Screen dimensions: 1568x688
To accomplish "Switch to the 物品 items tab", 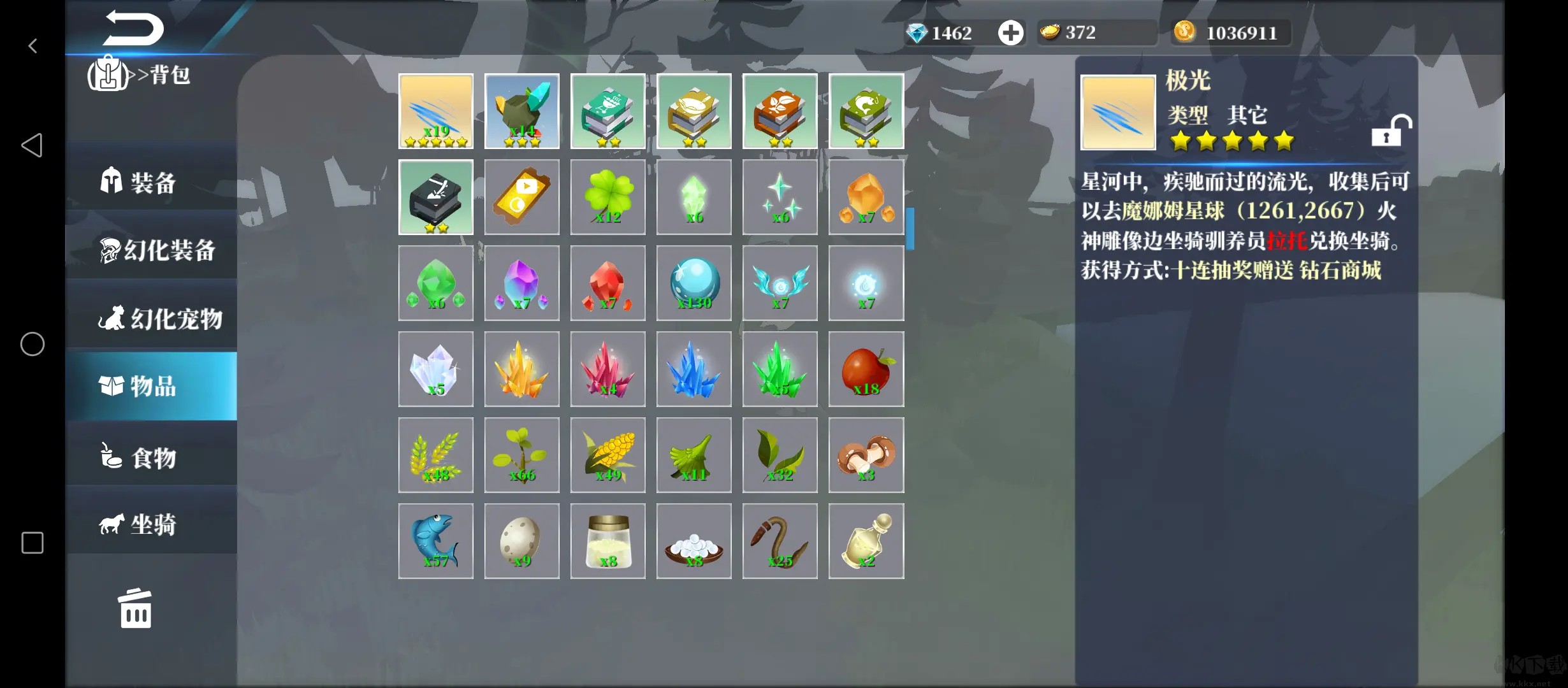I will 151,386.
